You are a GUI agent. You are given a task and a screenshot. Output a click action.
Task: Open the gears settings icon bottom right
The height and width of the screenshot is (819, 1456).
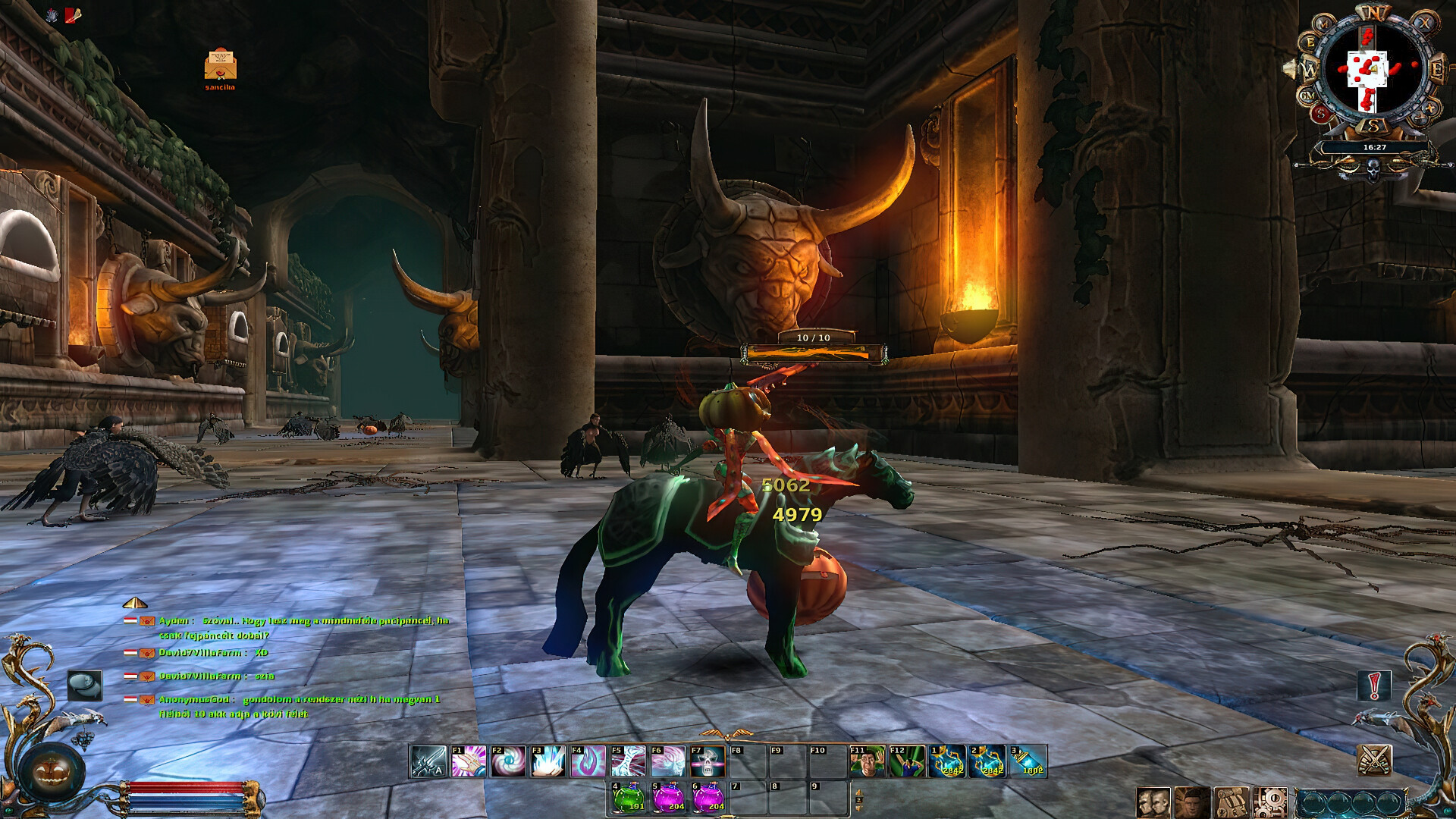(x=1272, y=801)
